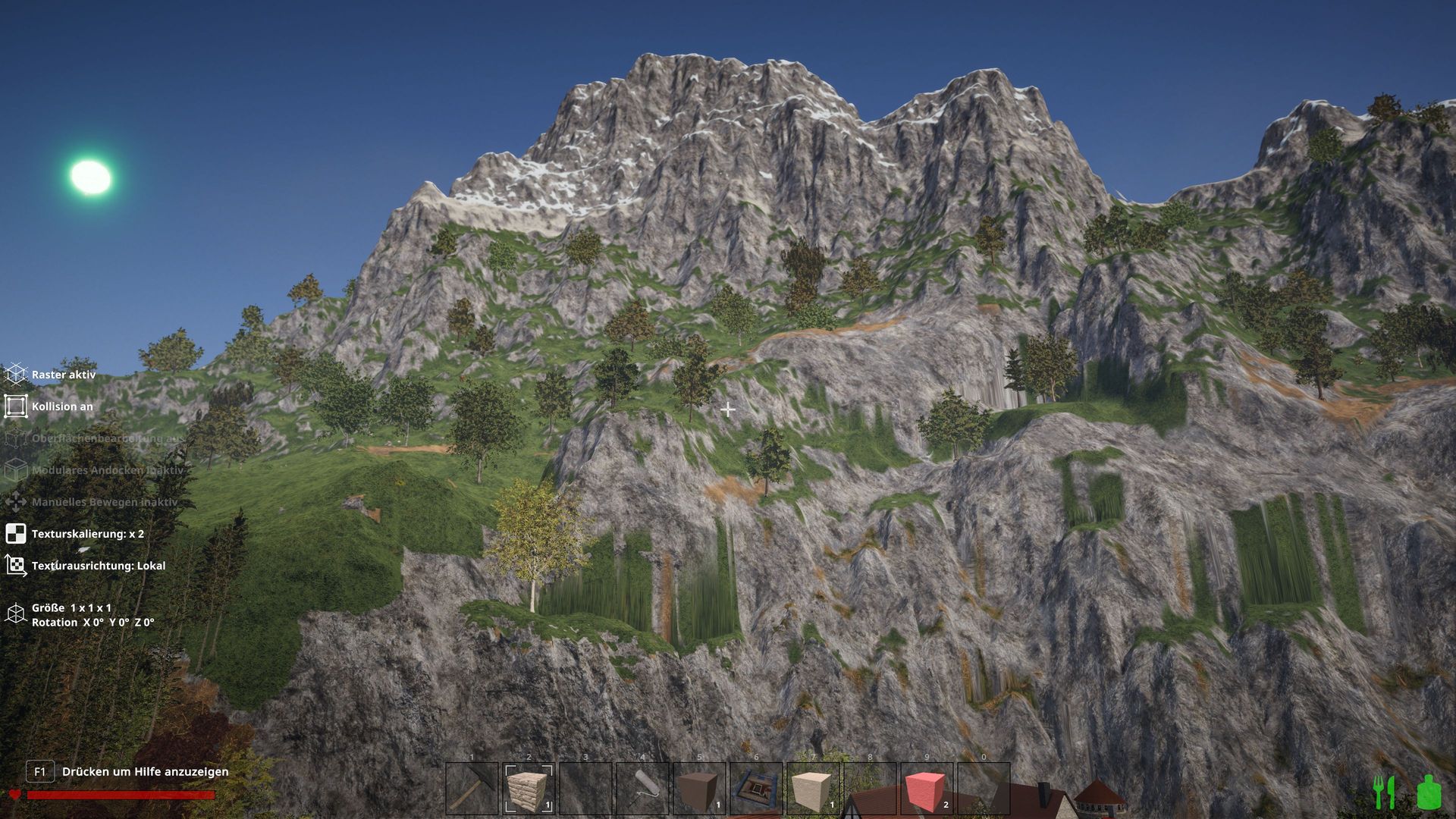Viewport: 1456px width, 819px height.
Task: Toggle the Kollision an setting
Action: [16, 406]
